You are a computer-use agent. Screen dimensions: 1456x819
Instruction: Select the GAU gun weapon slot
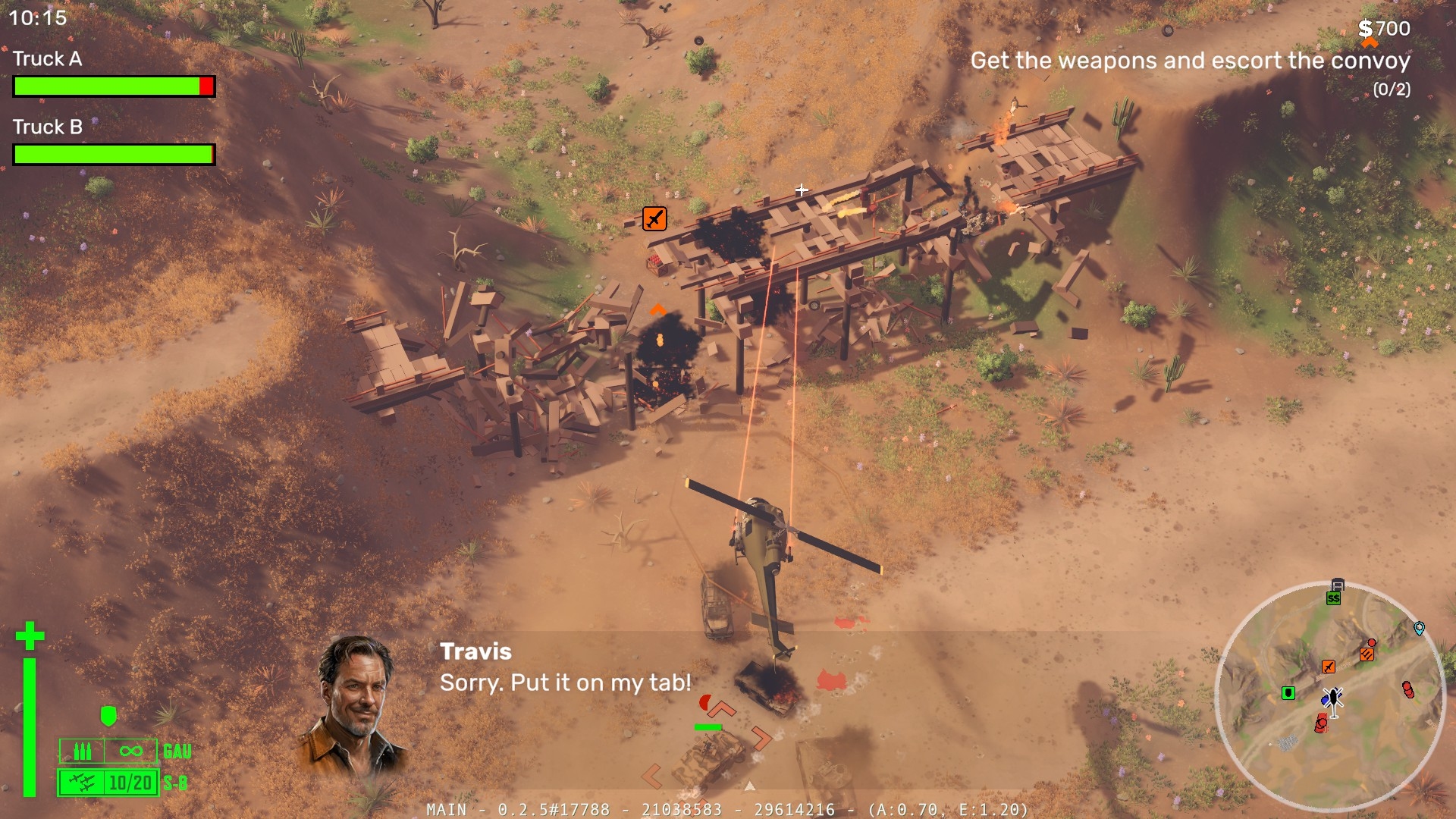[x=108, y=752]
